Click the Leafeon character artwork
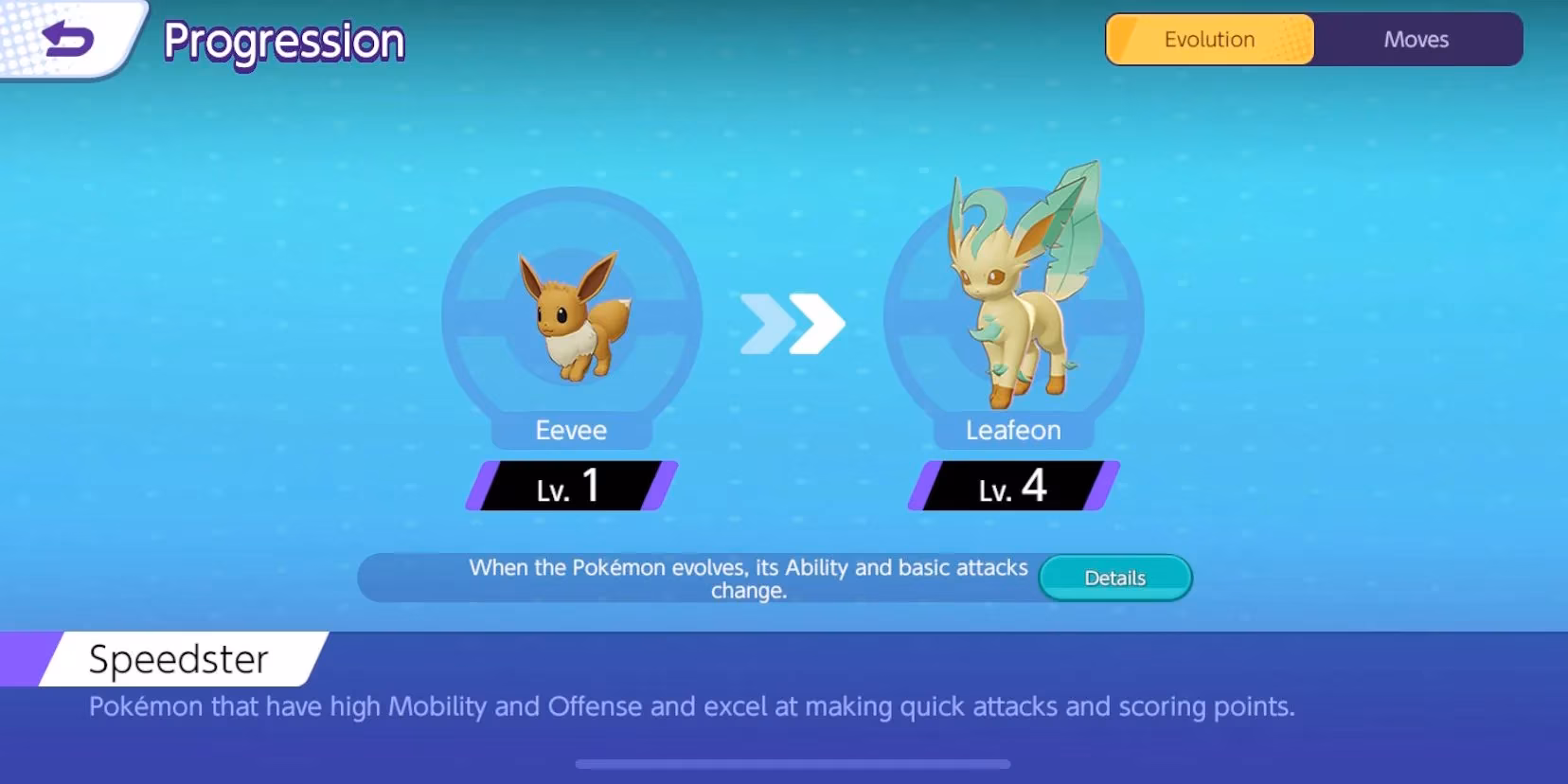The image size is (1568, 784). tap(1012, 294)
